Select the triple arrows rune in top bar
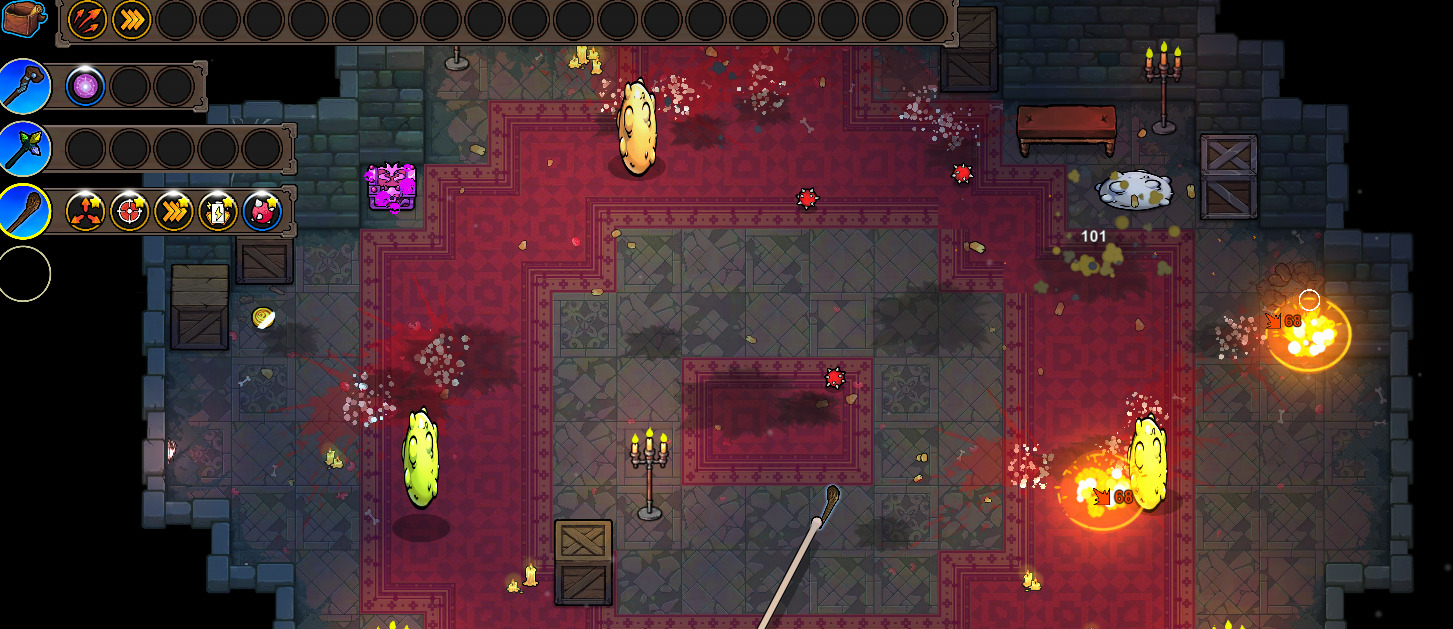 pos(87,20)
